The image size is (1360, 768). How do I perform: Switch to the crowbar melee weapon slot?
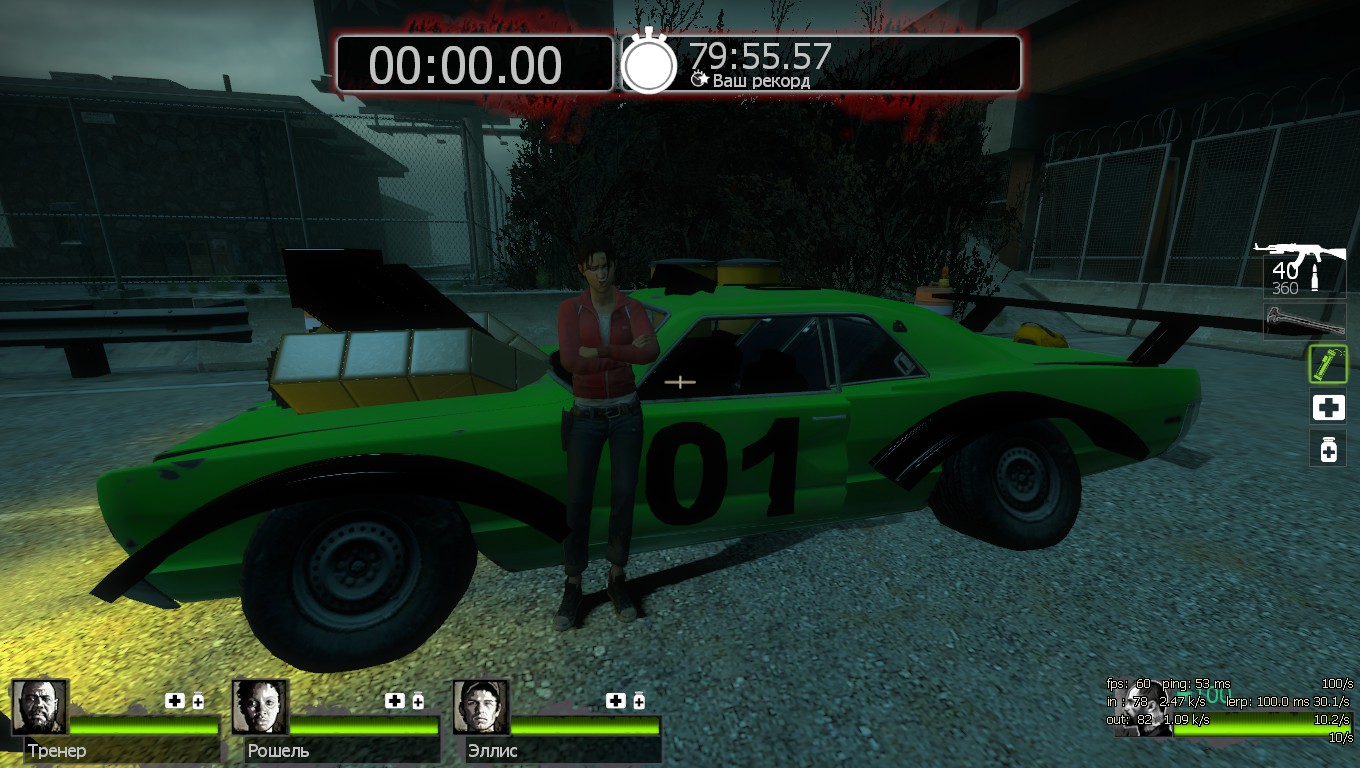[x=1304, y=321]
